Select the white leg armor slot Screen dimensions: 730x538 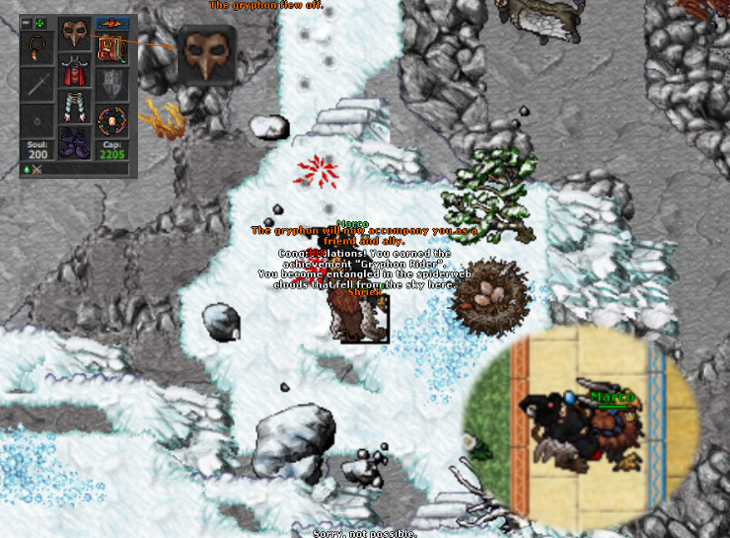click(74, 106)
